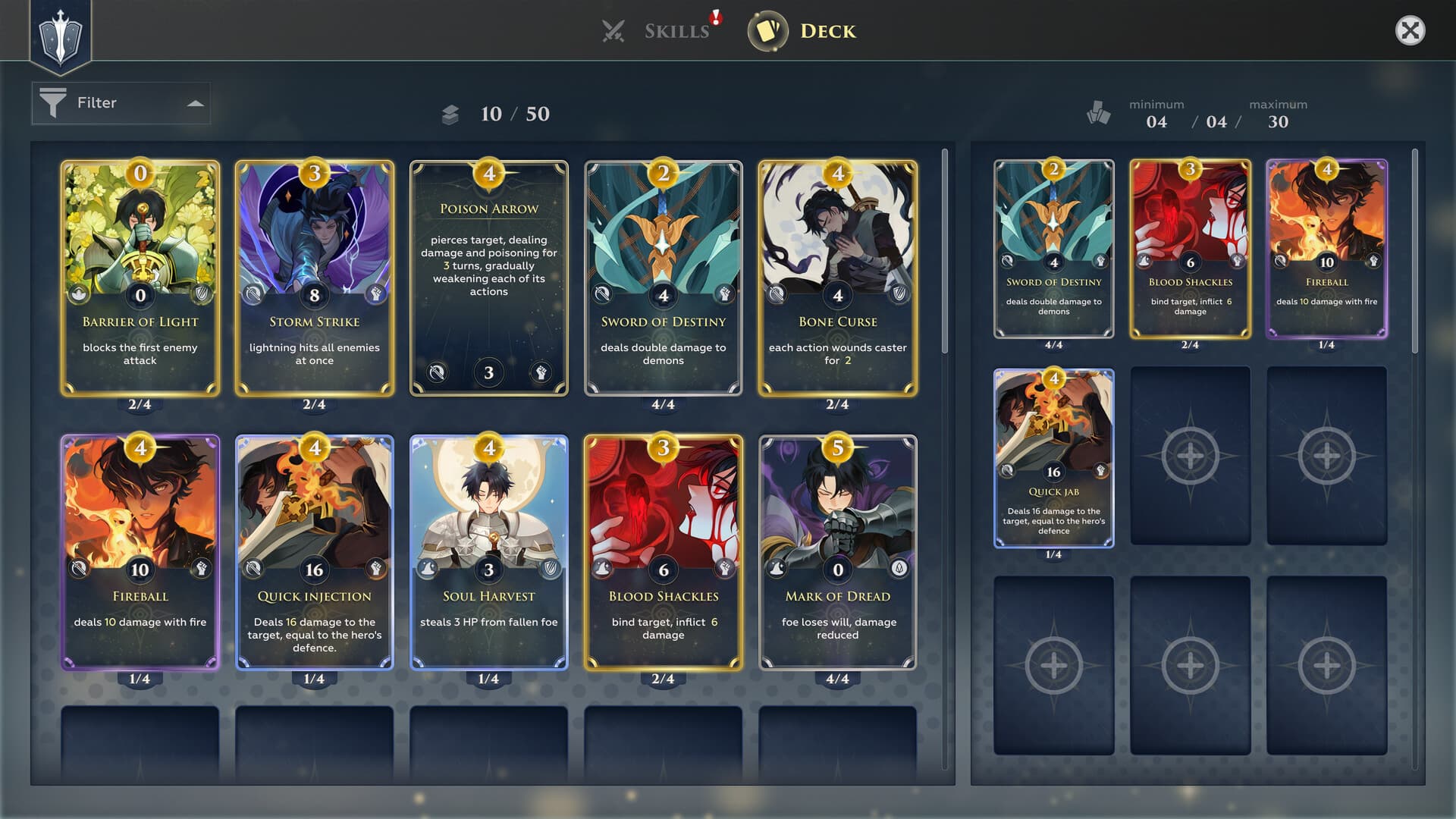Select the Deck tab
Screen dimensions: 1456x819
click(x=803, y=31)
